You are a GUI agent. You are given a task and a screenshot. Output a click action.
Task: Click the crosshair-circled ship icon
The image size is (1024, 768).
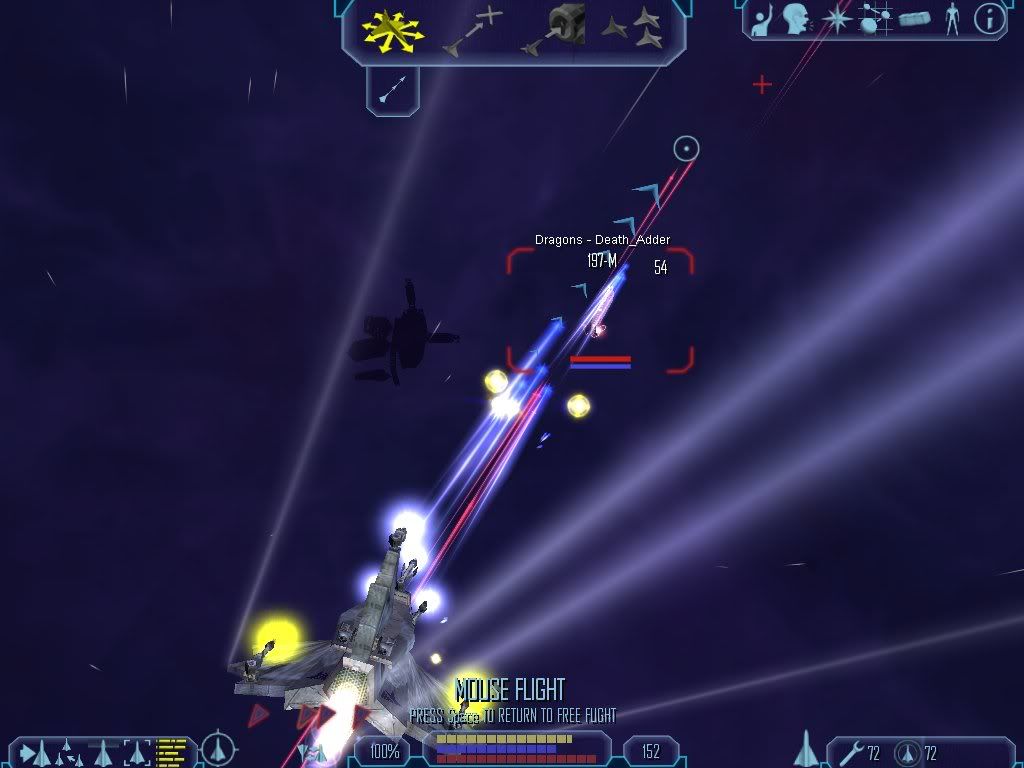coord(218,748)
